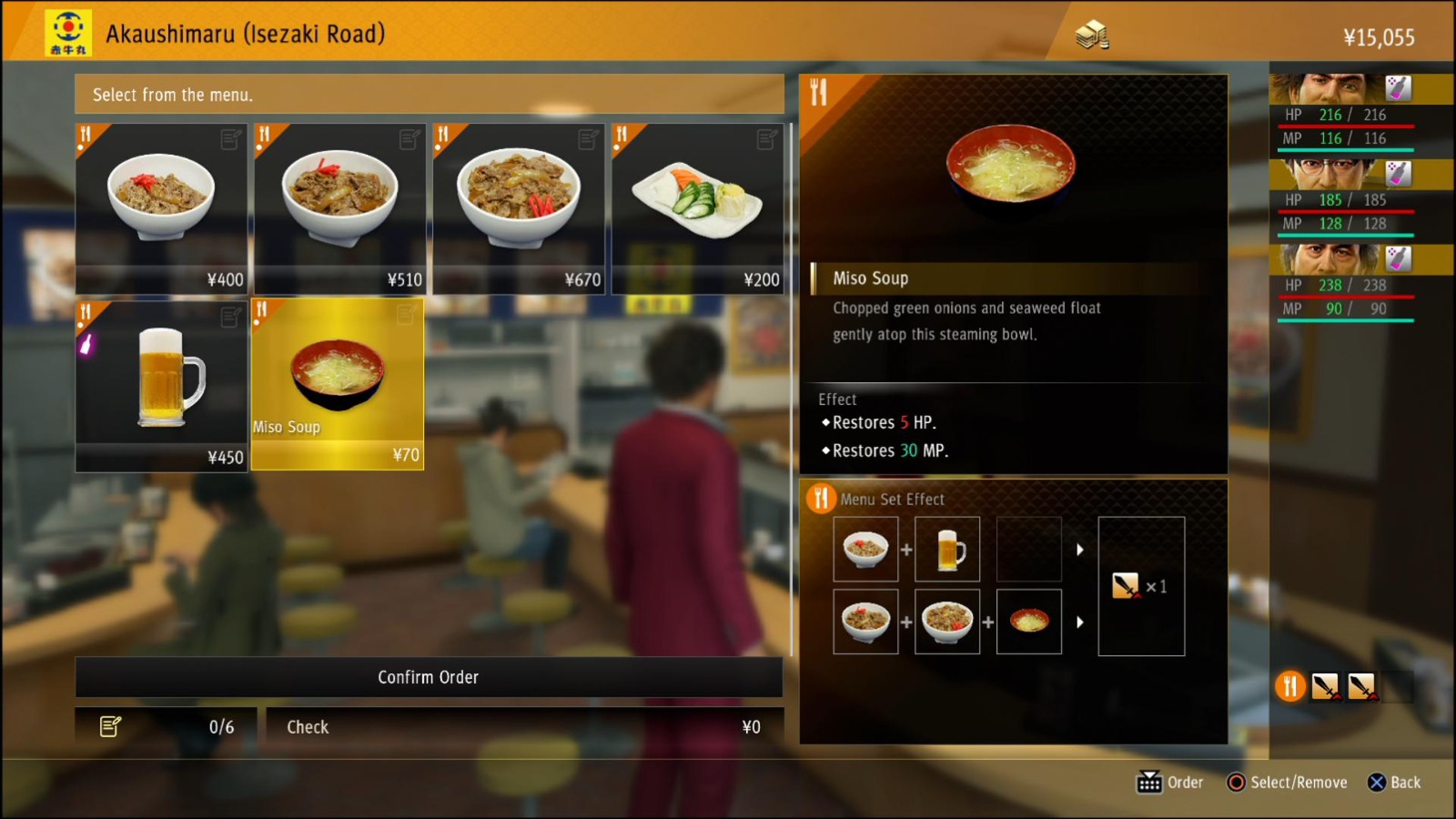Click the pink bottle icon on the beer card
Screen dimensions: 1456x819
(86, 342)
